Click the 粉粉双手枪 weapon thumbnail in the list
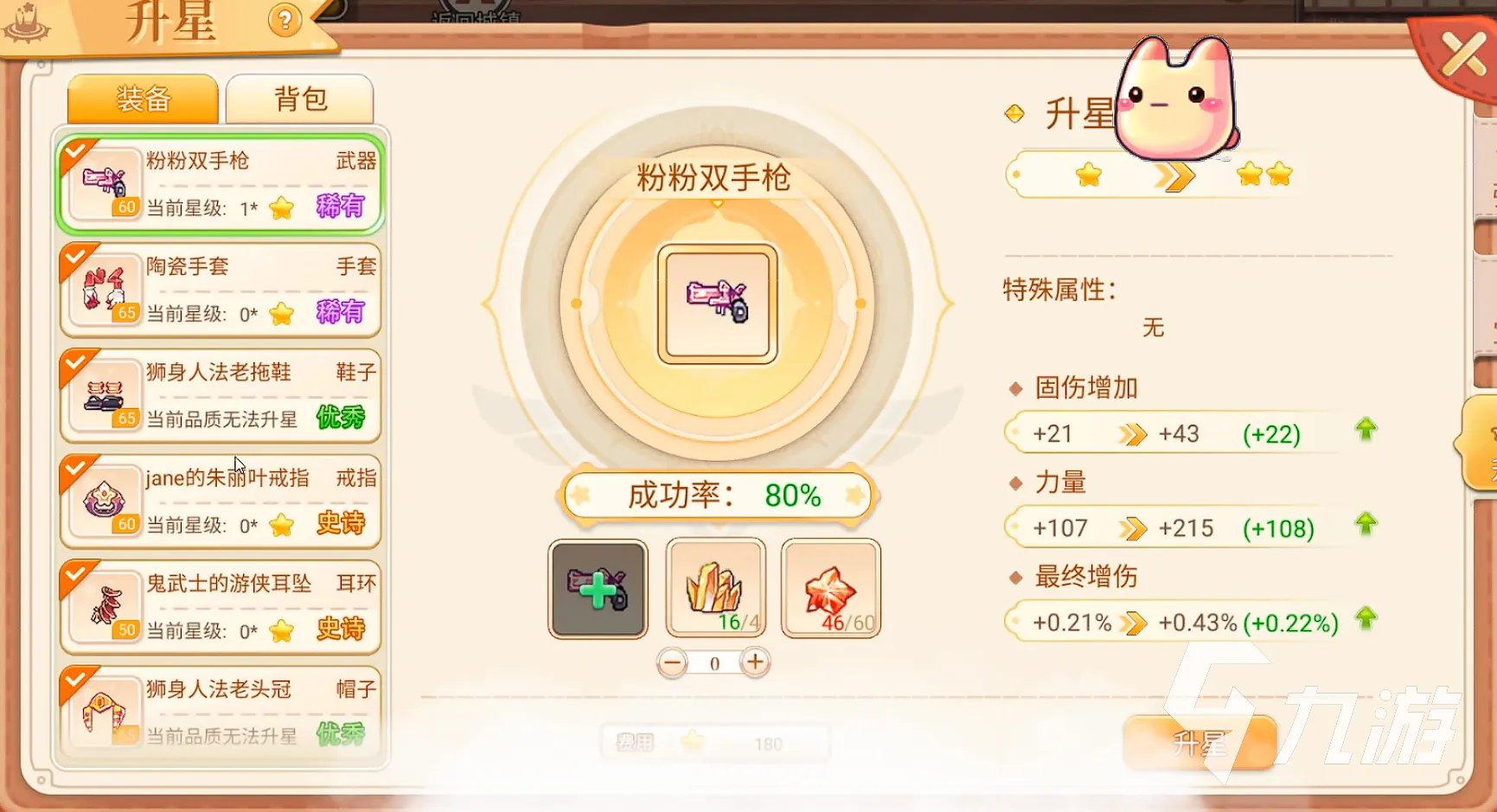1497x812 pixels. 104,182
